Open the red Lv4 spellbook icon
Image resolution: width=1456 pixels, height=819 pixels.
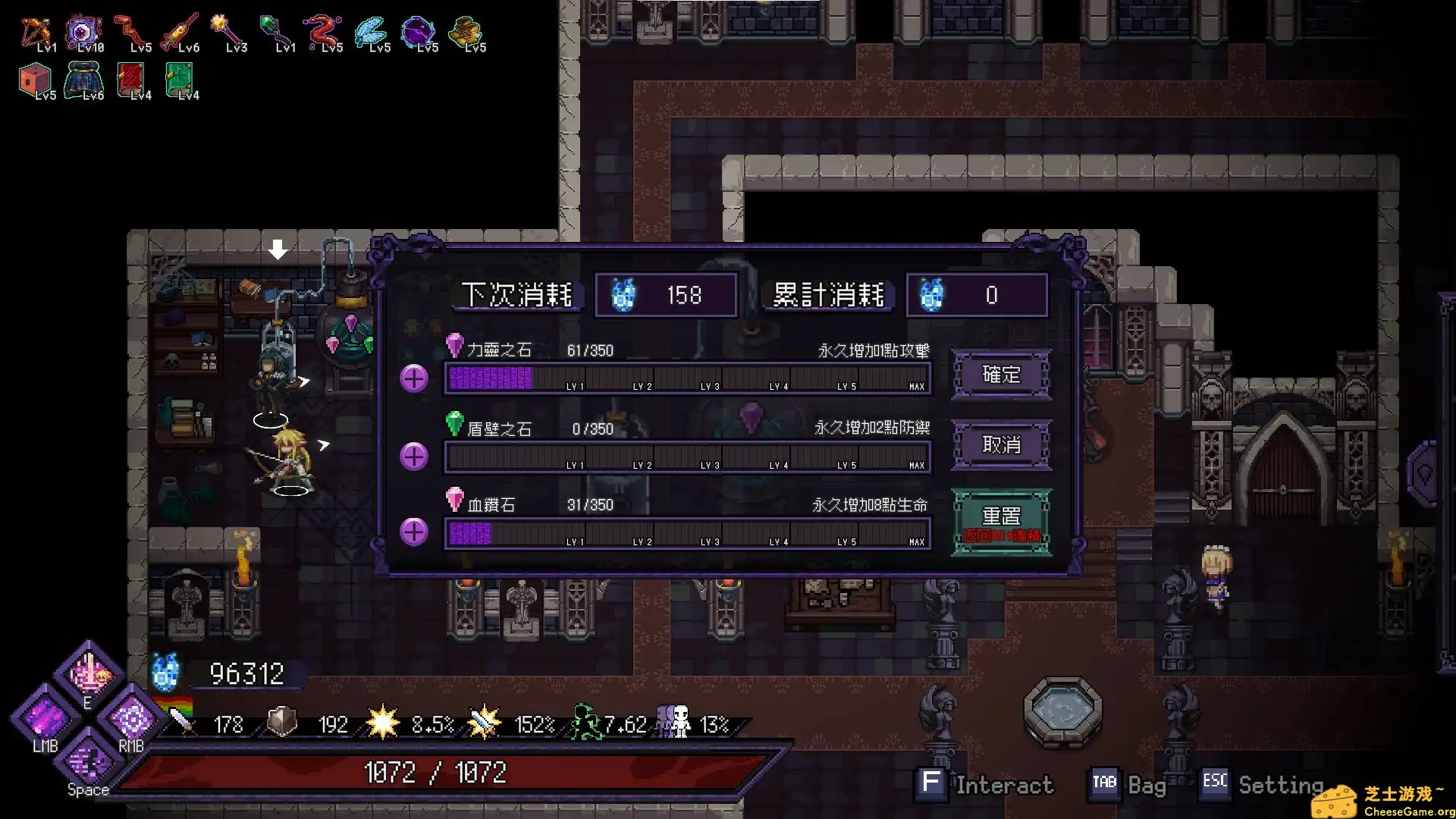coord(130,78)
